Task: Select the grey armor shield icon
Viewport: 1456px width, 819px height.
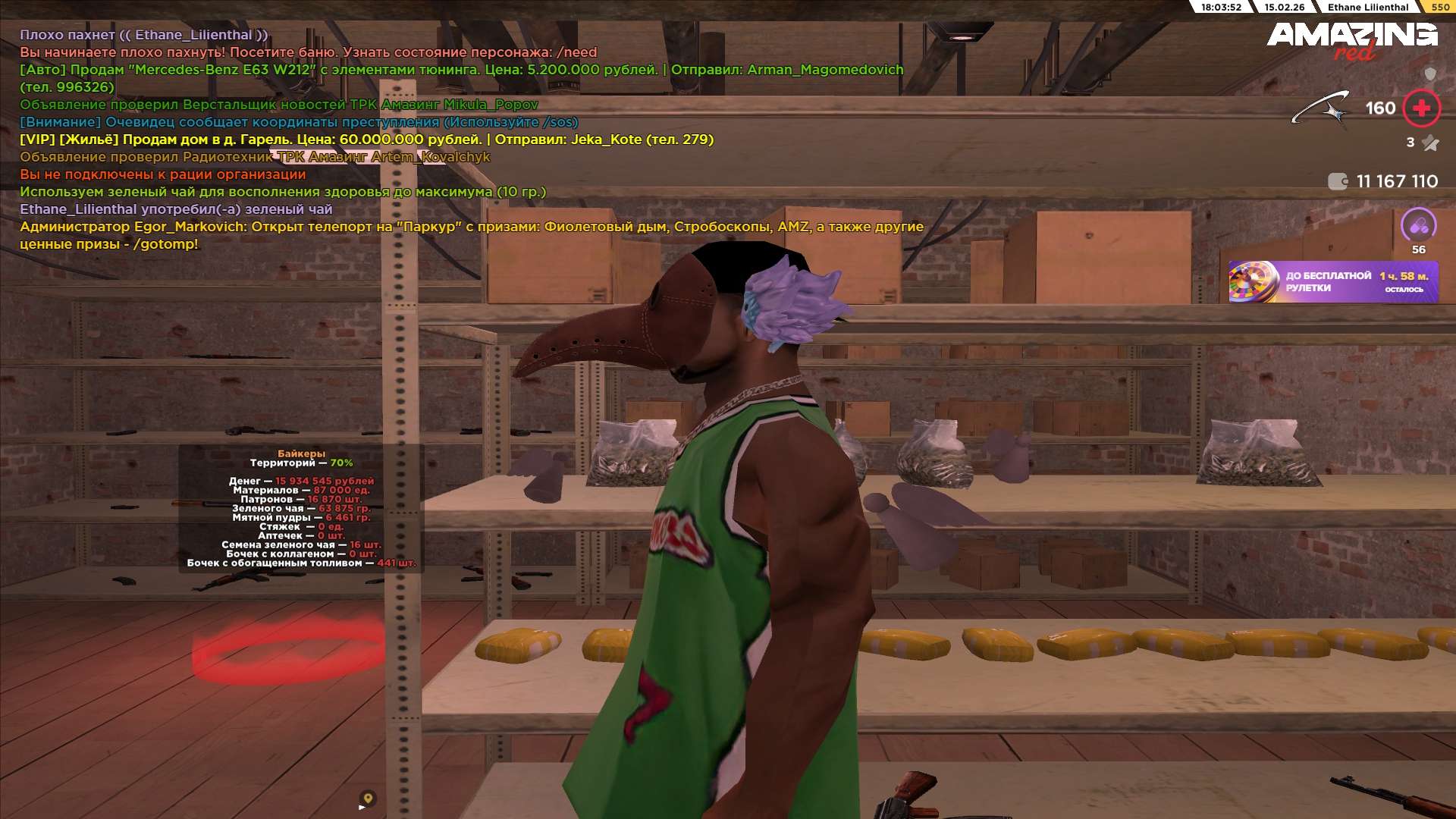Action: (x=1430, y=74)
